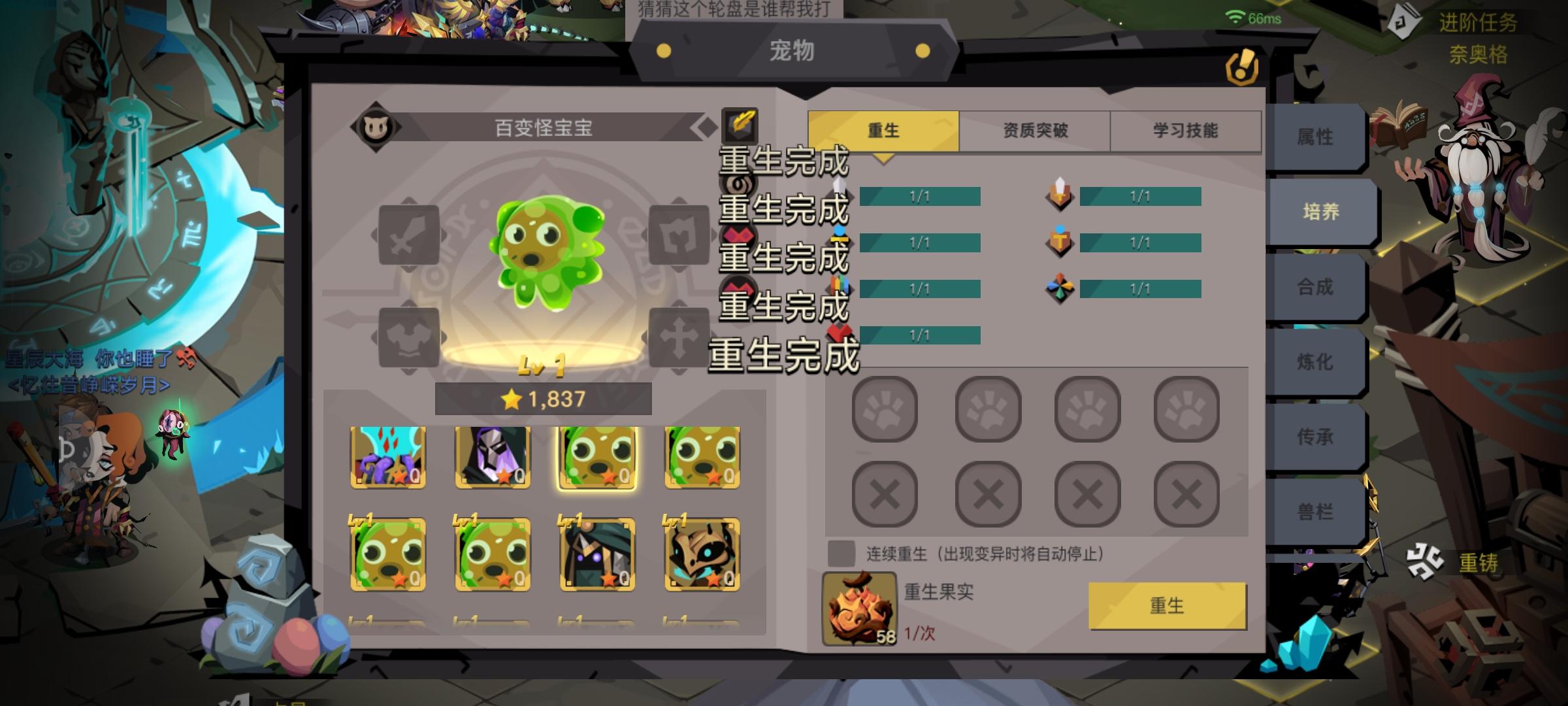Switch to the 资质突破 tab
The width and height of the screenshot is (1568, 706).
pyautogui.click(x=1034, y=130)
